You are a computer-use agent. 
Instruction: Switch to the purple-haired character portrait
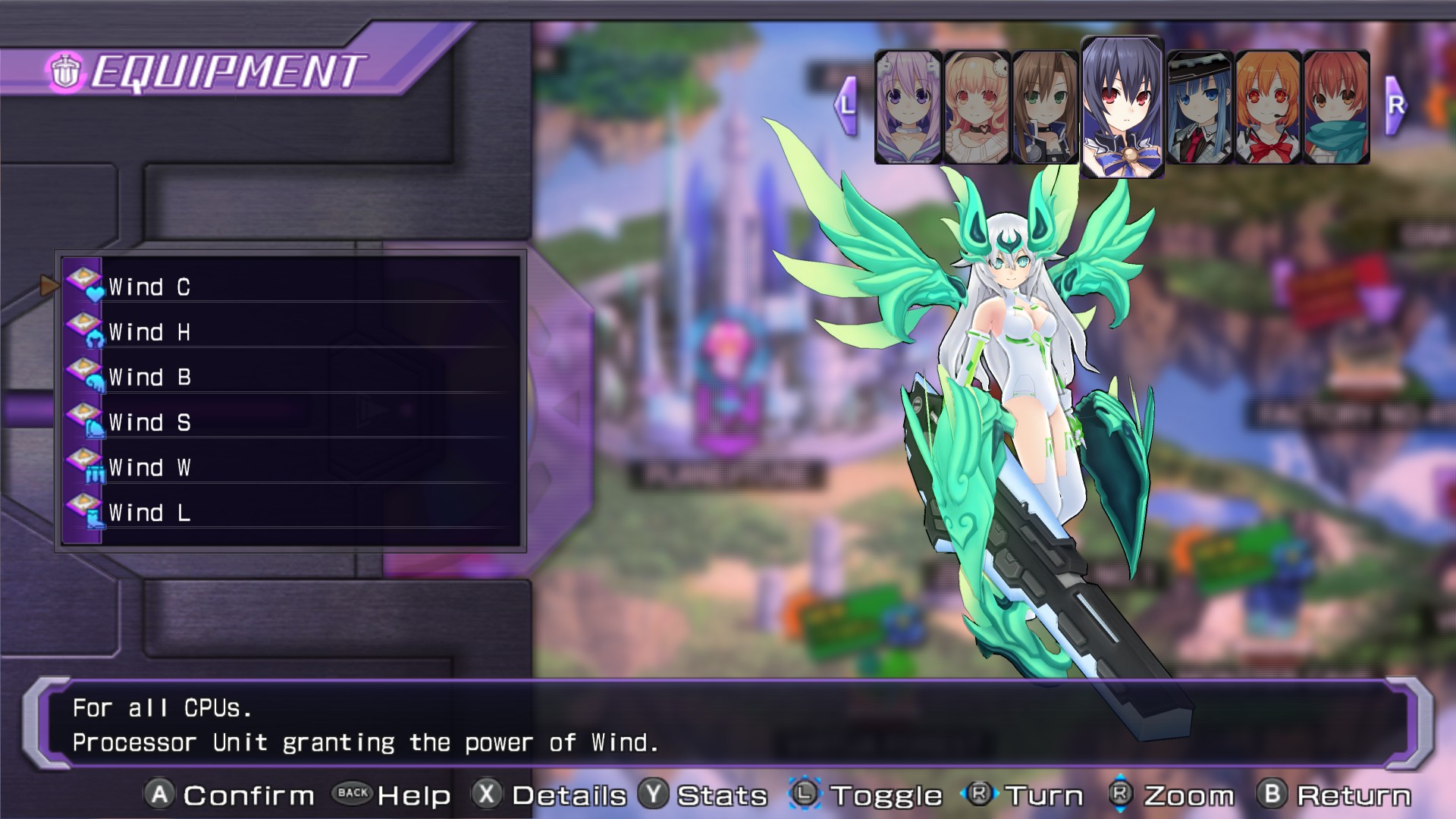click(x=908, y=107)
